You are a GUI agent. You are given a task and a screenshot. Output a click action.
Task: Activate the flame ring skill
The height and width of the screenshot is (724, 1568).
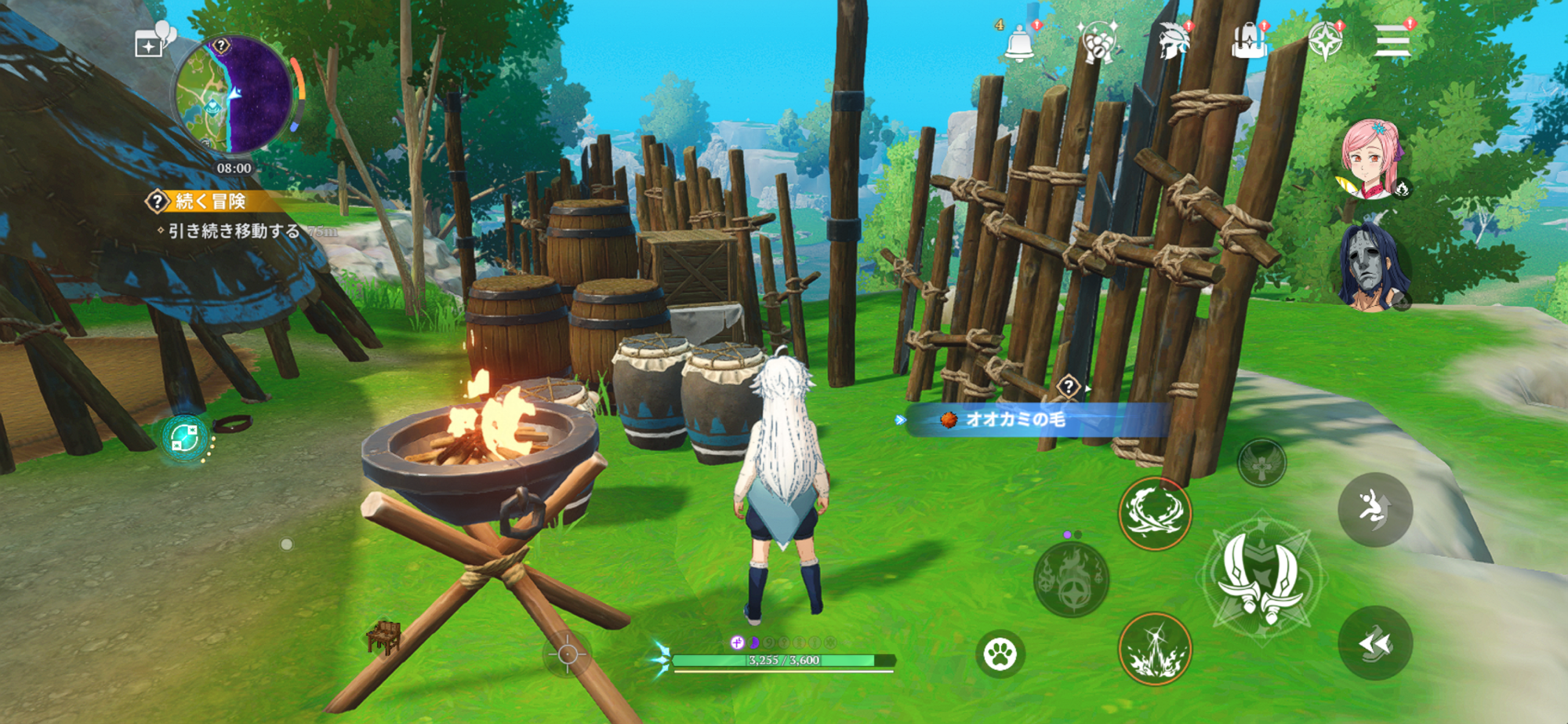pos(1154,514)
